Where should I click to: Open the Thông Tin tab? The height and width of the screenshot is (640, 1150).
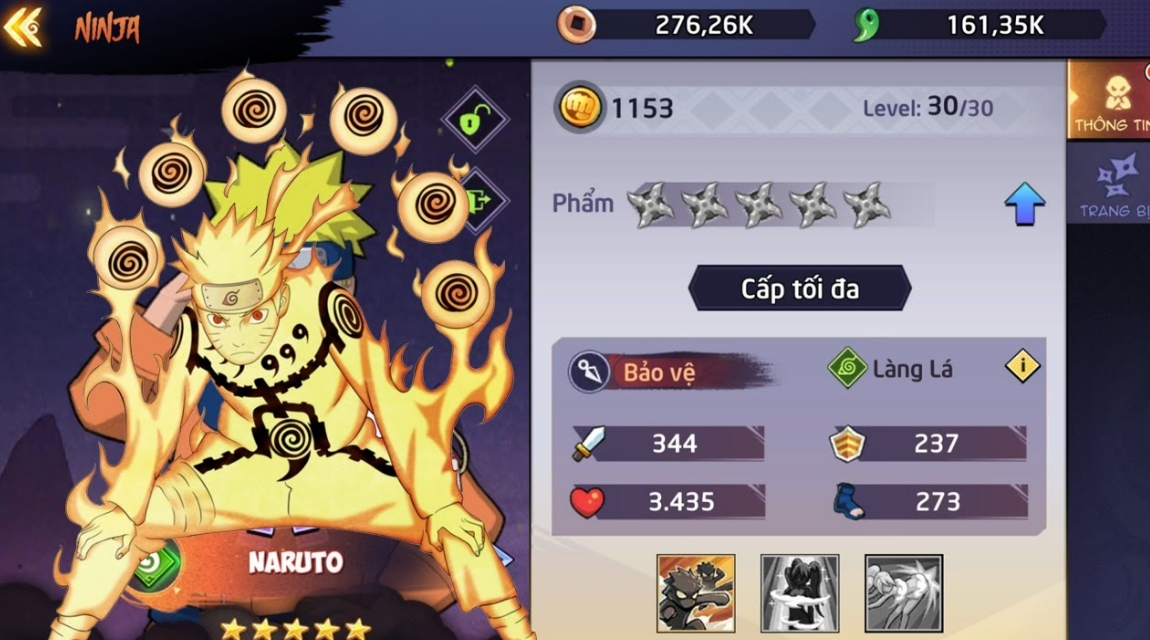(1110, 98)
